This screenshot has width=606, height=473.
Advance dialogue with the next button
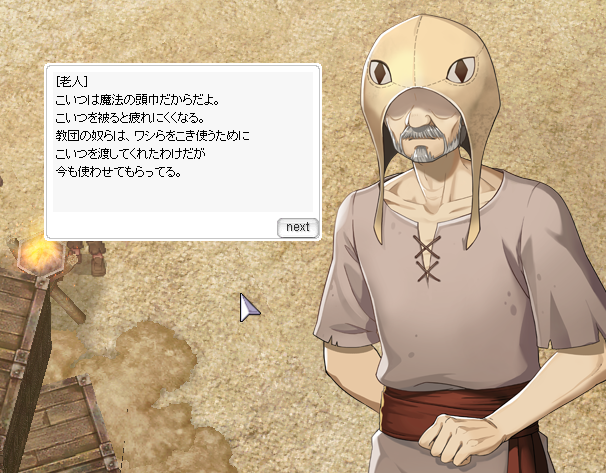[297, 227]
